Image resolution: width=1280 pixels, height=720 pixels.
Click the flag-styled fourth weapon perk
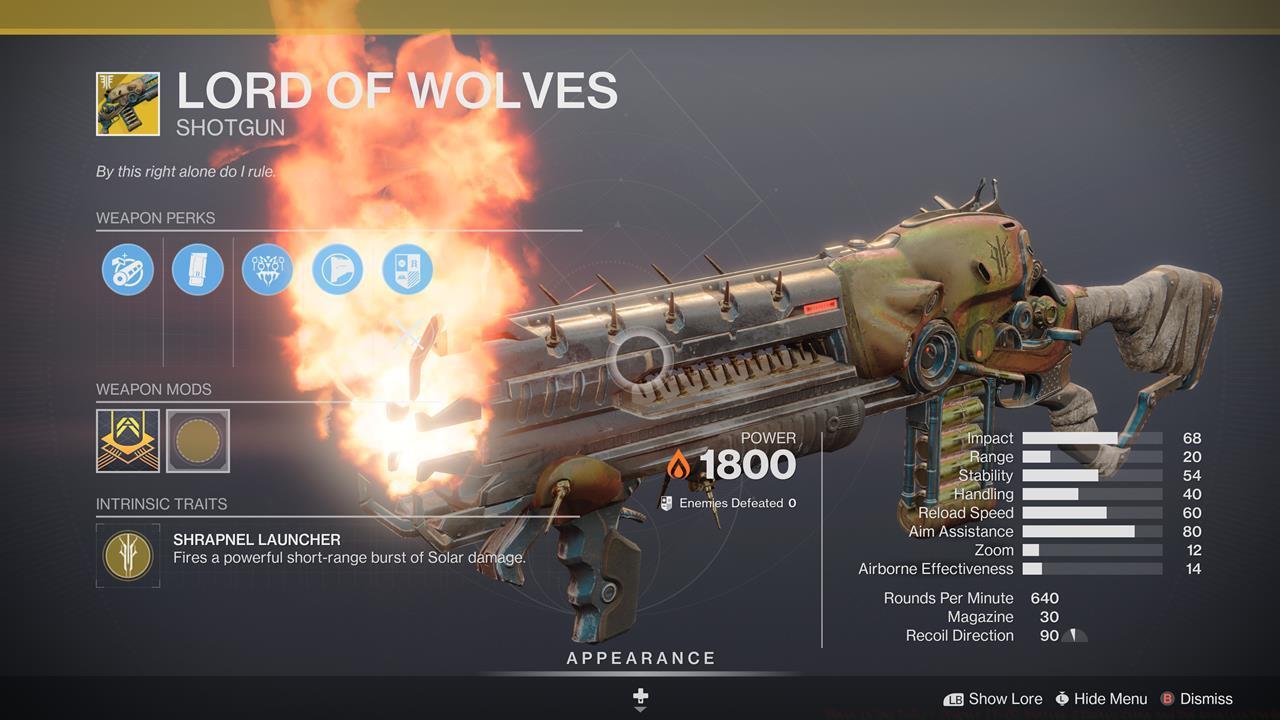click(337, 268)
